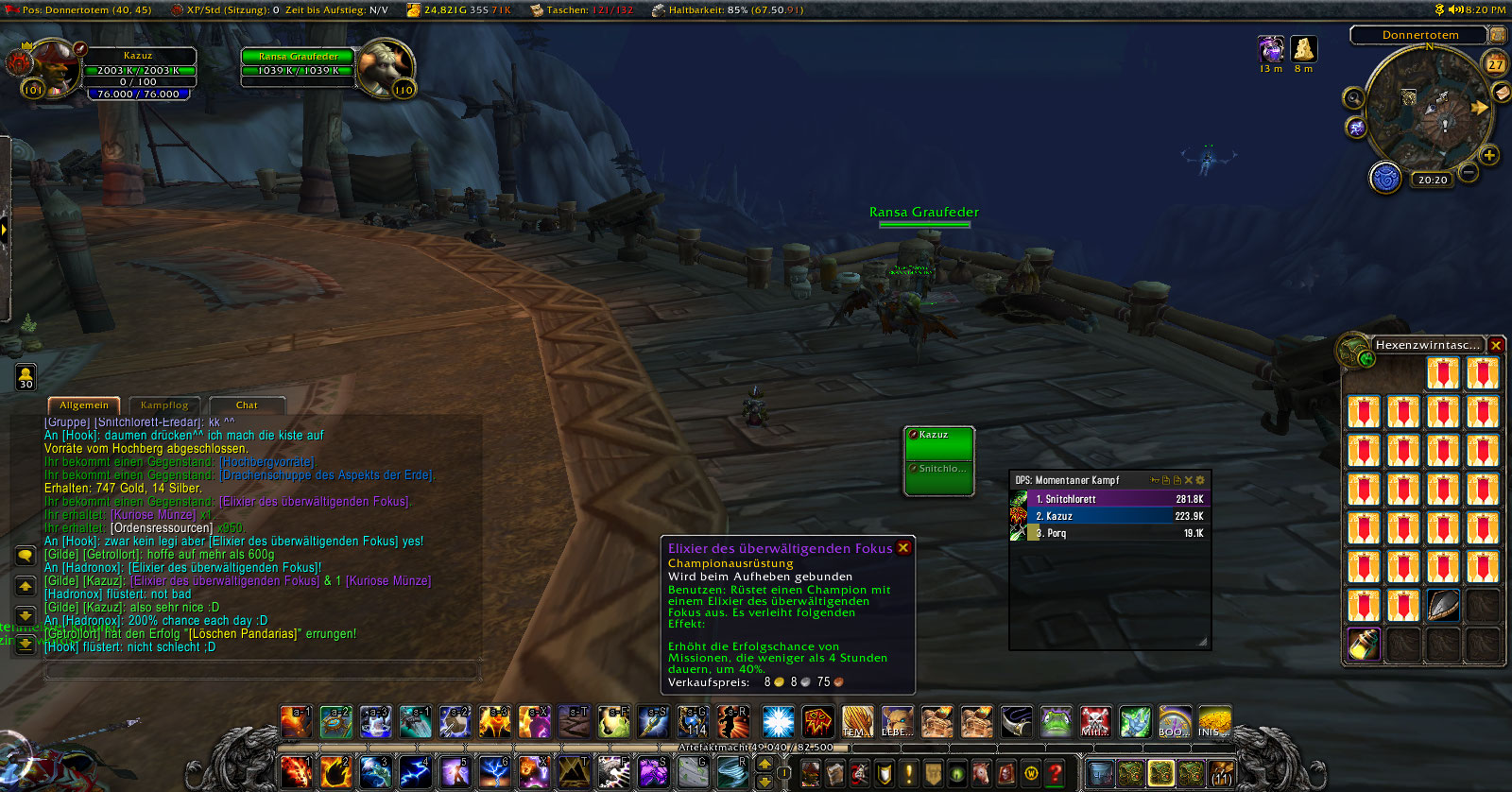Open the calendar showing day 27
The height and width of the screenshot is (792, 1512).
click(1495, 64)
